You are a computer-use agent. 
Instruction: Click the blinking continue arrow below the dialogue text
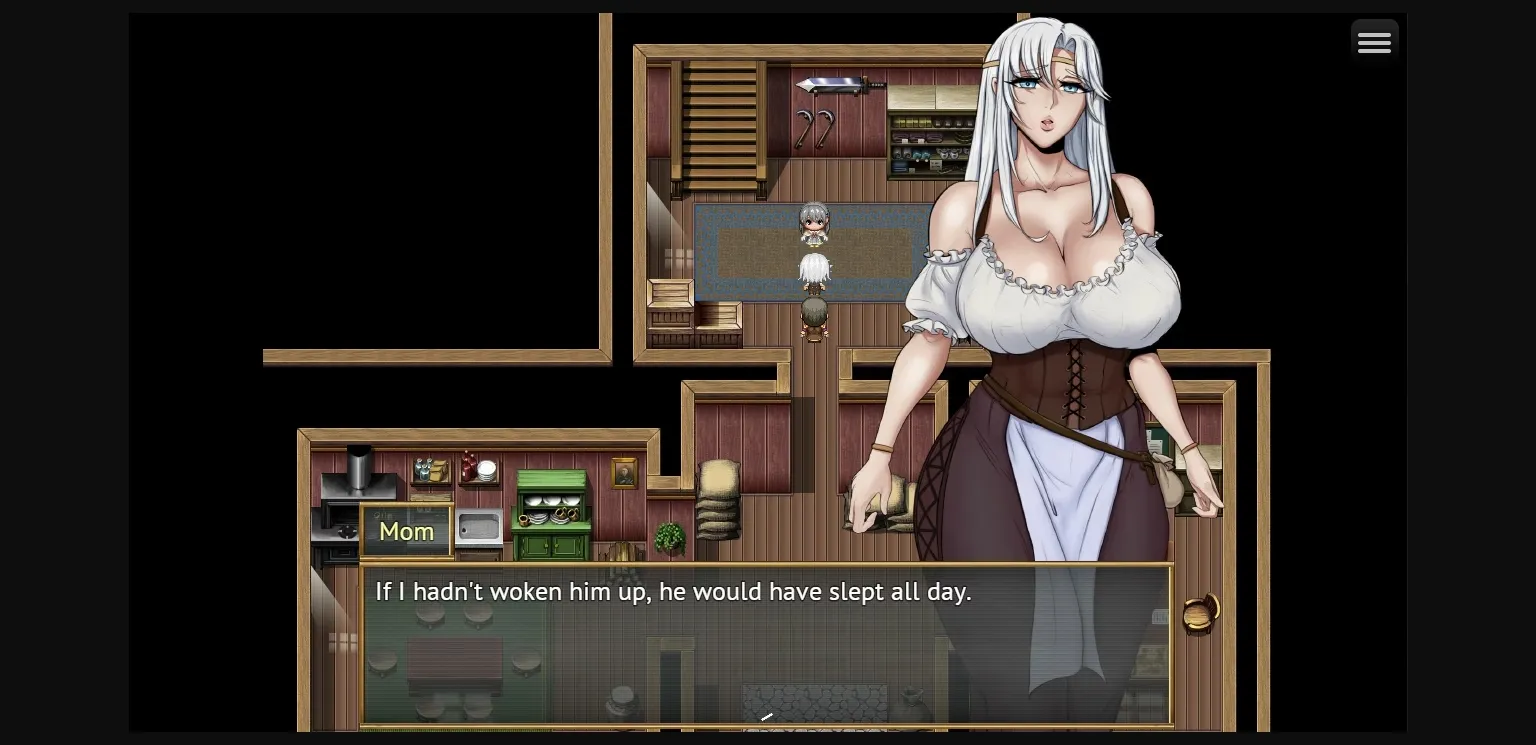click(766, 716)
